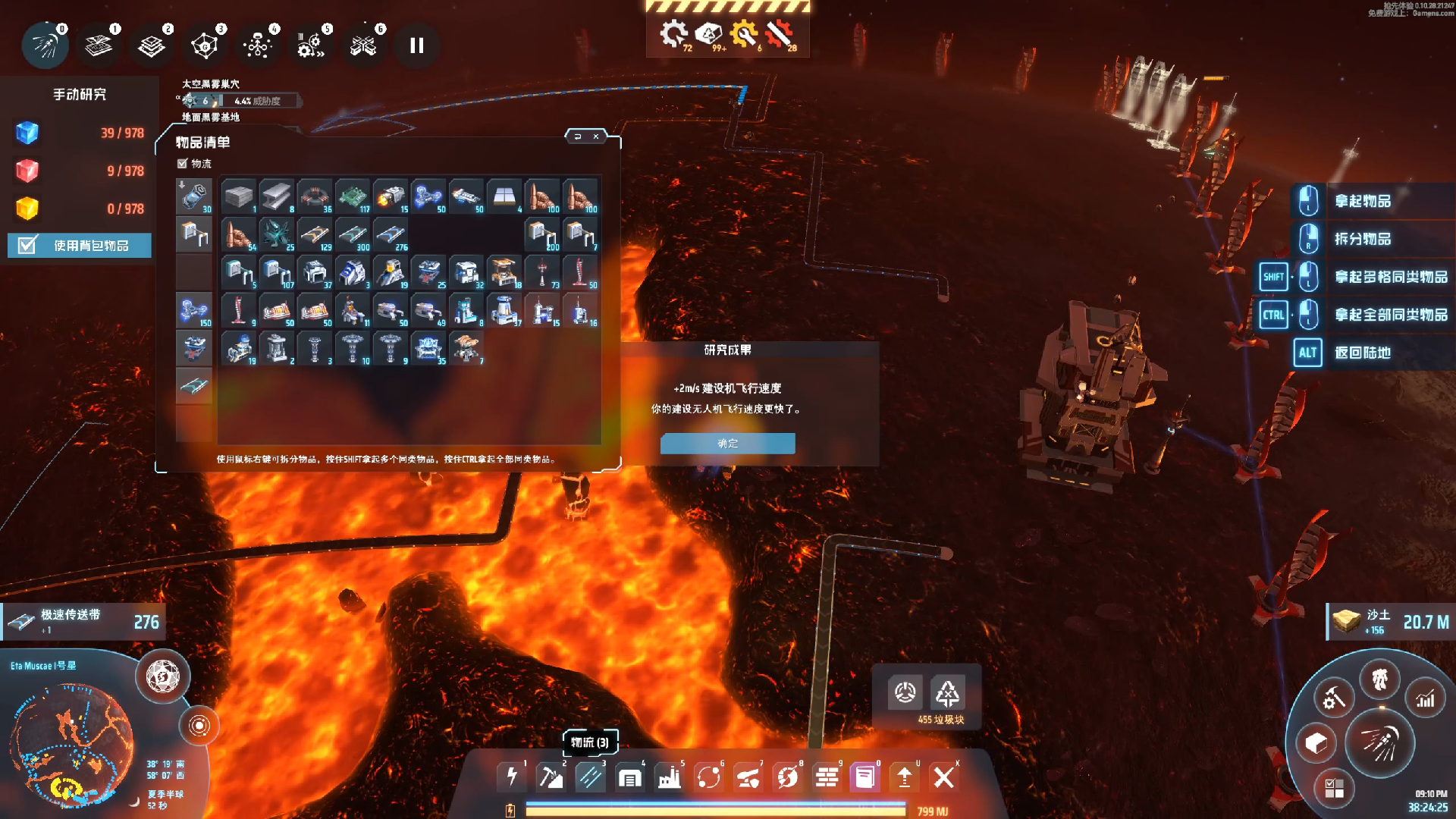The width and height of the screenshot is (1456, 819).
Task: Open the planet minimap globe
Action: tap(71, 743)
